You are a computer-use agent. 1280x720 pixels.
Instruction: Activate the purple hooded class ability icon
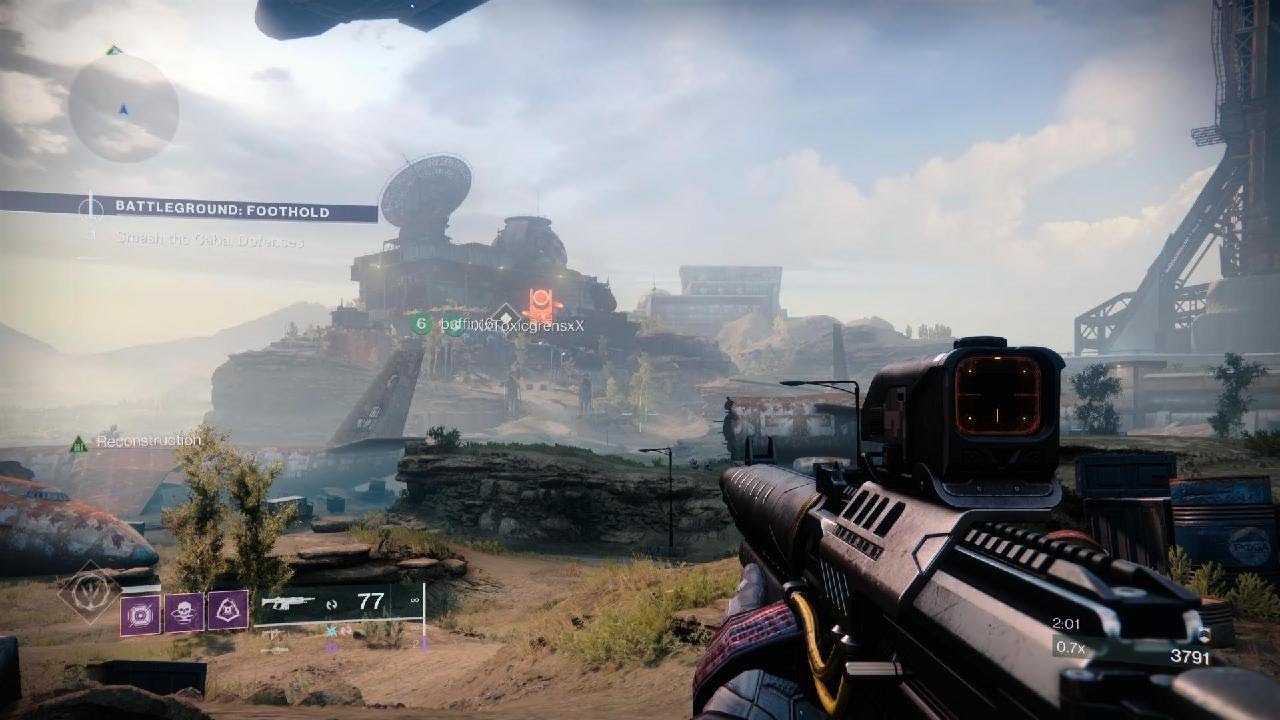point(228,612)
